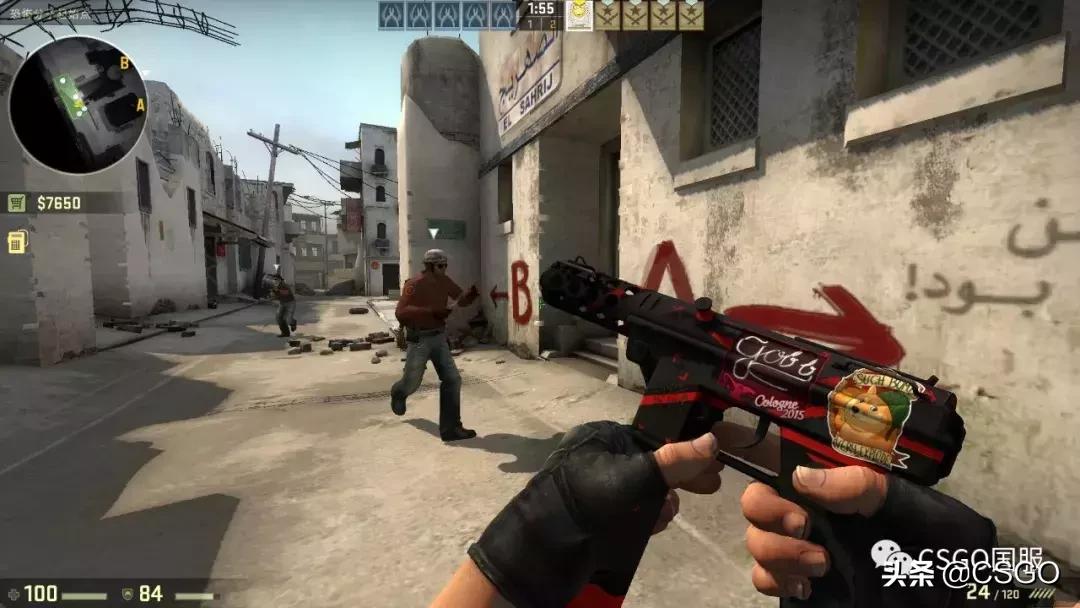The height and width of the screenshot is (608, 1080).
Task: Click the yellow C4 bomb carrier icon
Action: [x=17, y=242]
